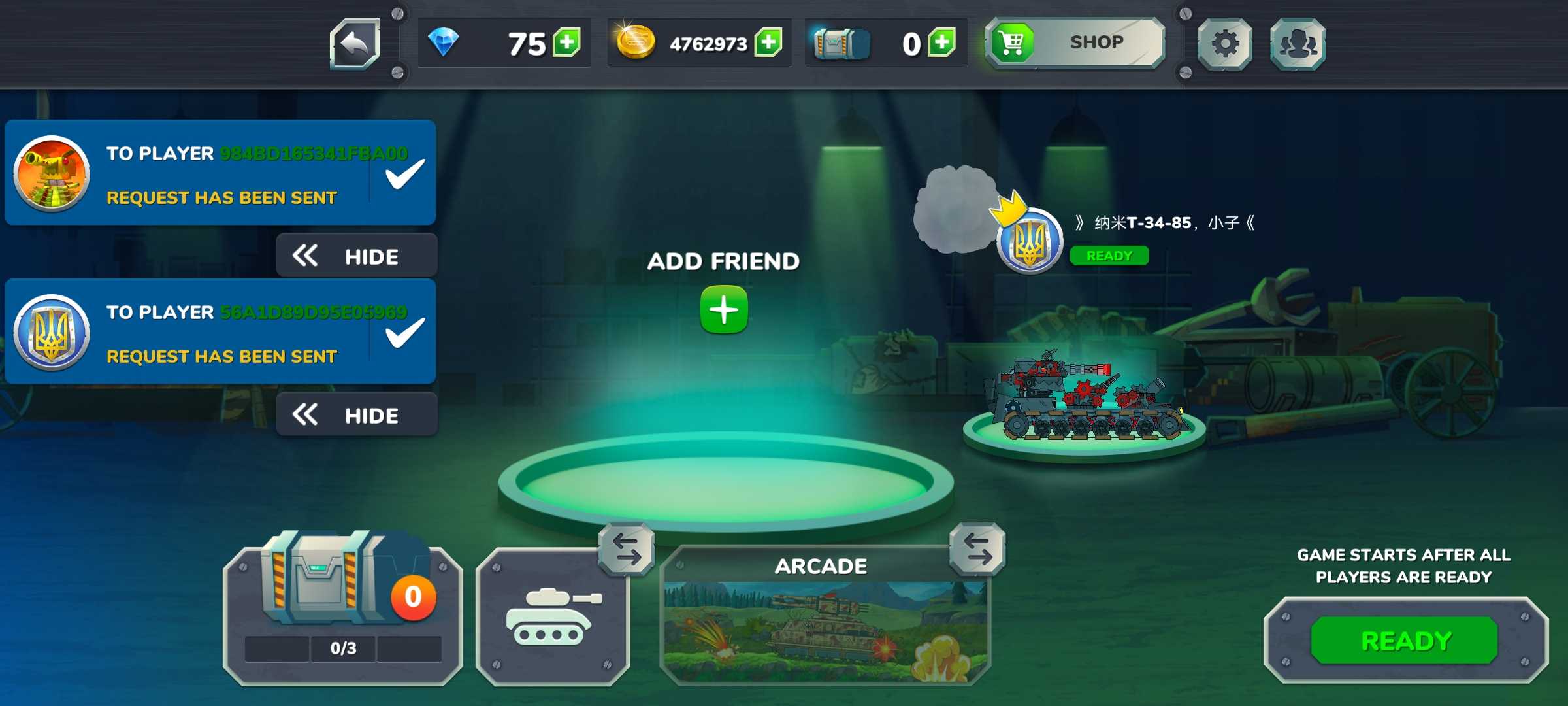Mark yourself as Ready
The height and width of the screenshot is (706, 1568).
pyautogui.click(x=1405, y=641)
